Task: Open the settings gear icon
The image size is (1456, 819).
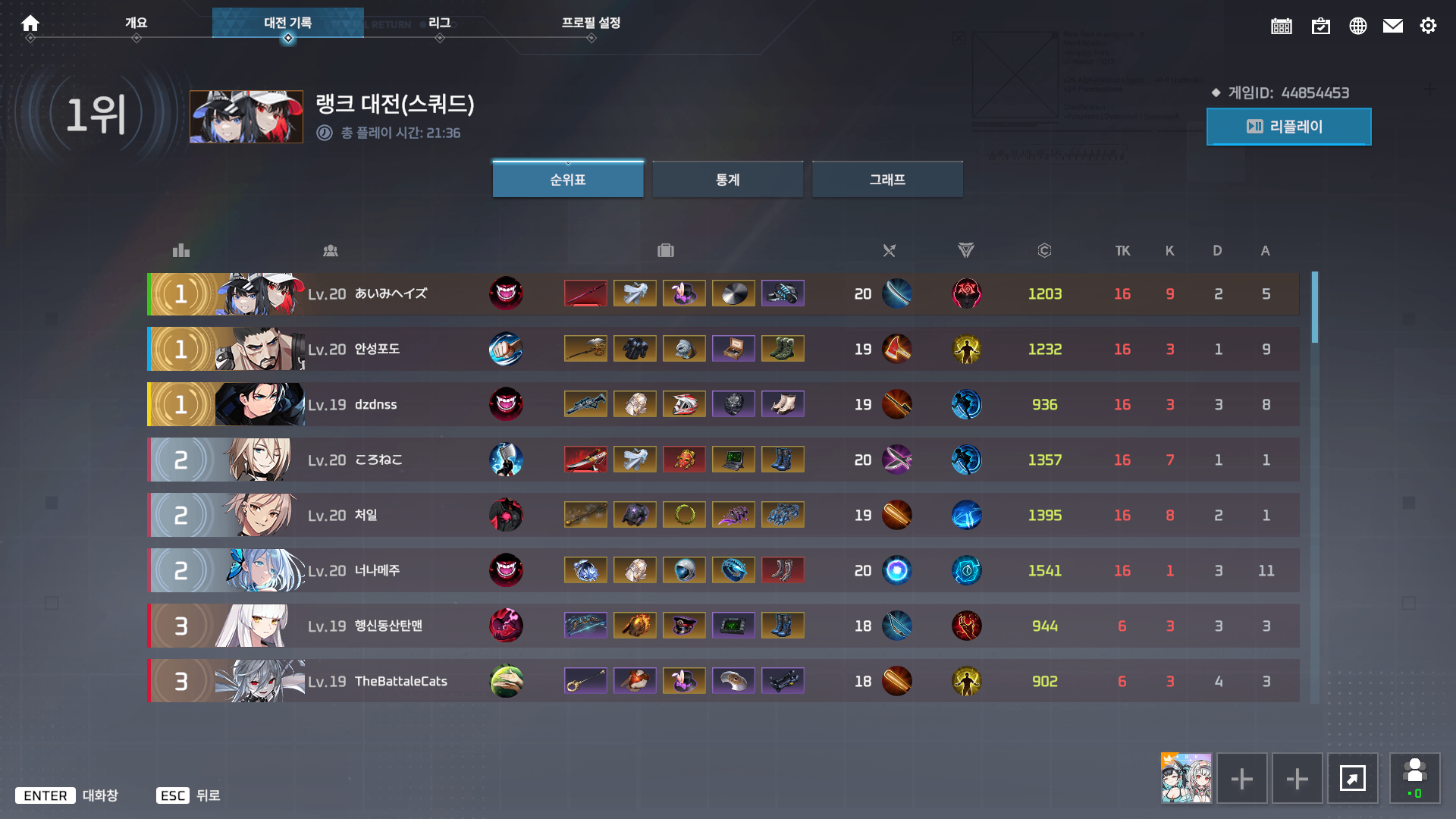Action: pyautogui.click(x=1429, y=25)
